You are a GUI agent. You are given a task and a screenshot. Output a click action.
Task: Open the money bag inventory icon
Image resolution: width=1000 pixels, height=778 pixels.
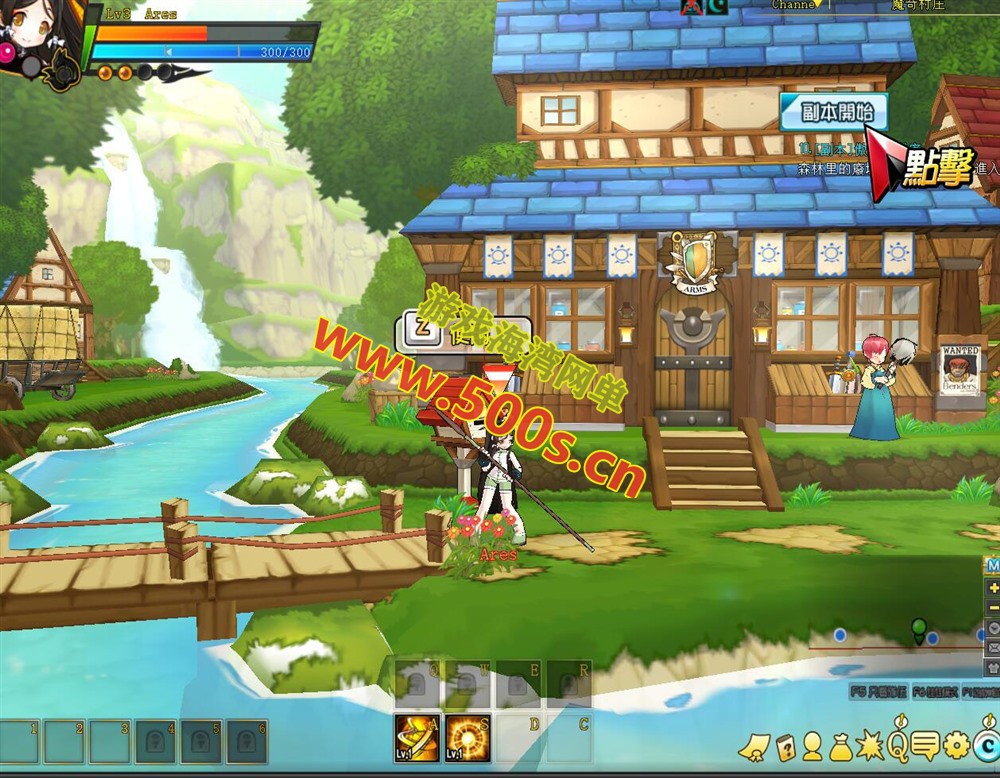pyautogui.click(x=840, y=746)
